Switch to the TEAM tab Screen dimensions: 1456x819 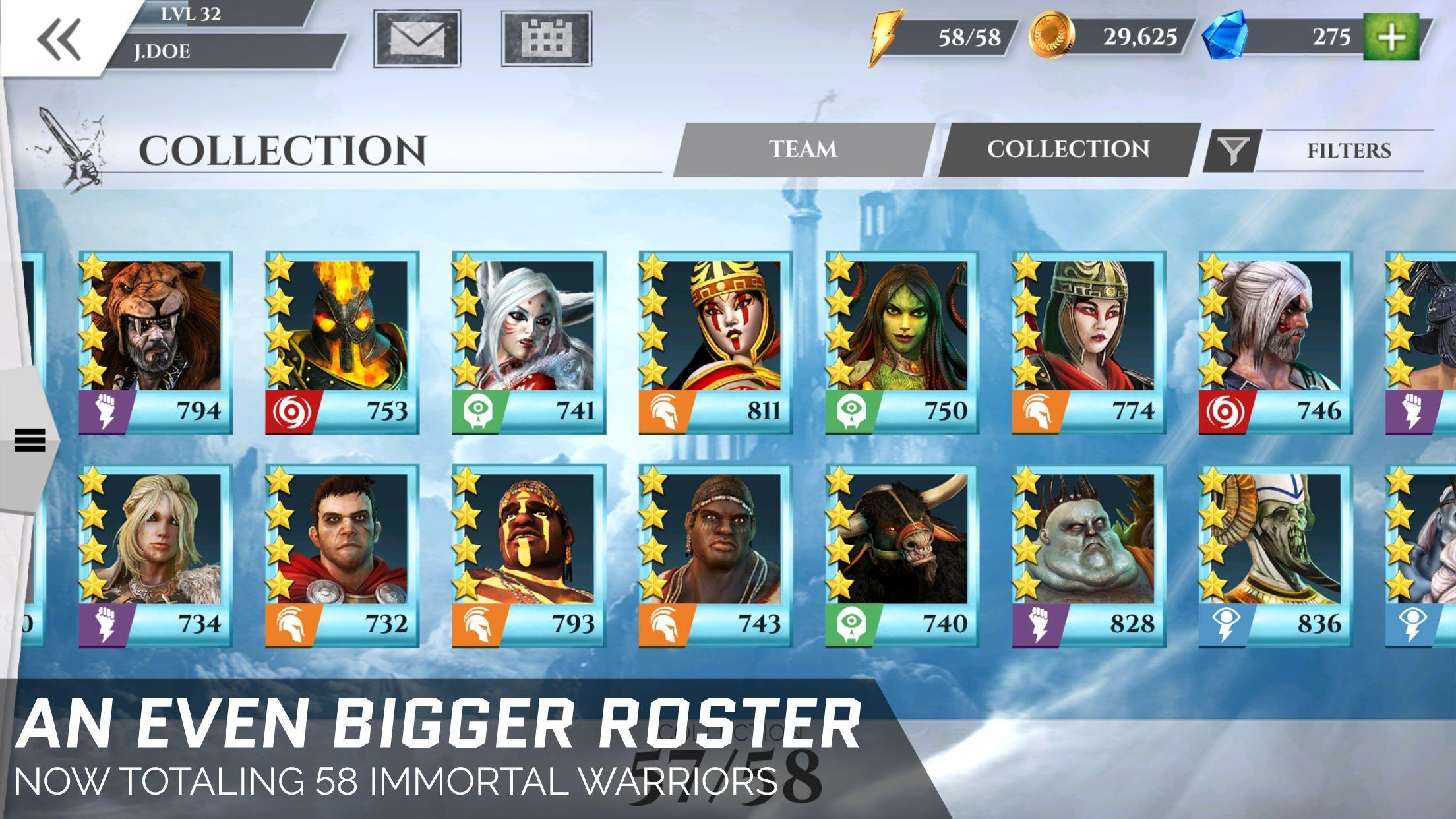801,150
